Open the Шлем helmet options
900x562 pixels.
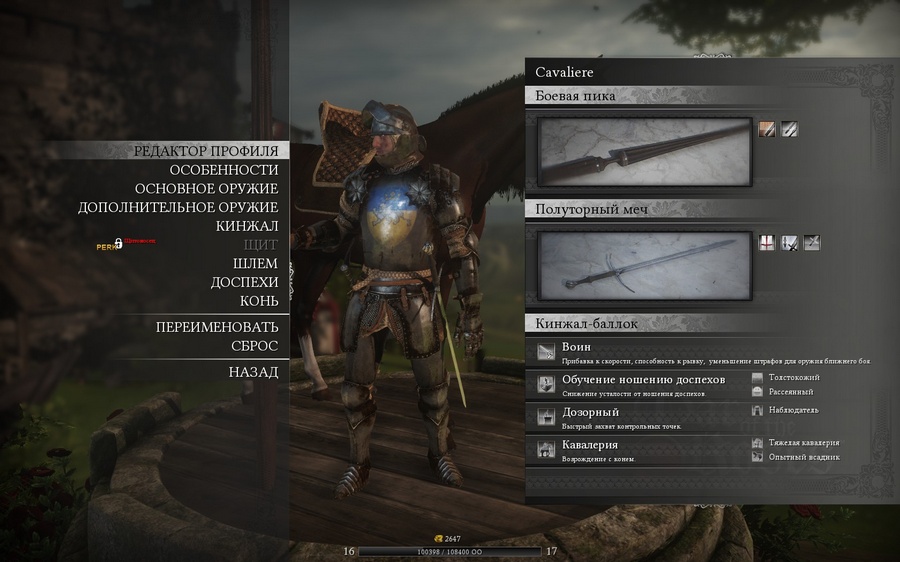255,263
